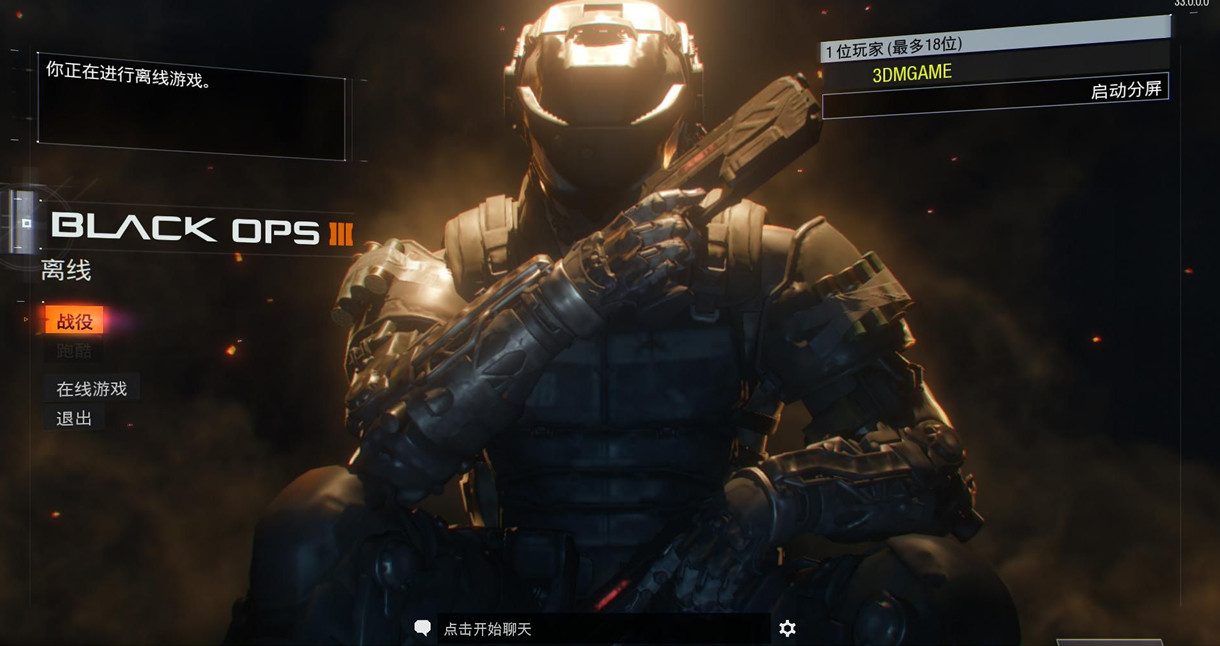1220x646 pixels.
Task: Select the 战役 campaign menu entry
Action: pyautogui.click(x=75, y=321)
